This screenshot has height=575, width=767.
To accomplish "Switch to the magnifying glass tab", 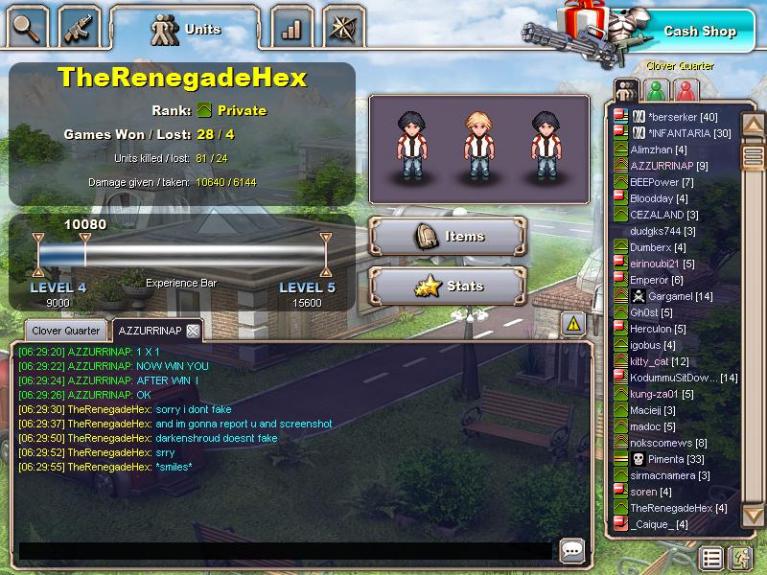I will click(x=24, y=26).
